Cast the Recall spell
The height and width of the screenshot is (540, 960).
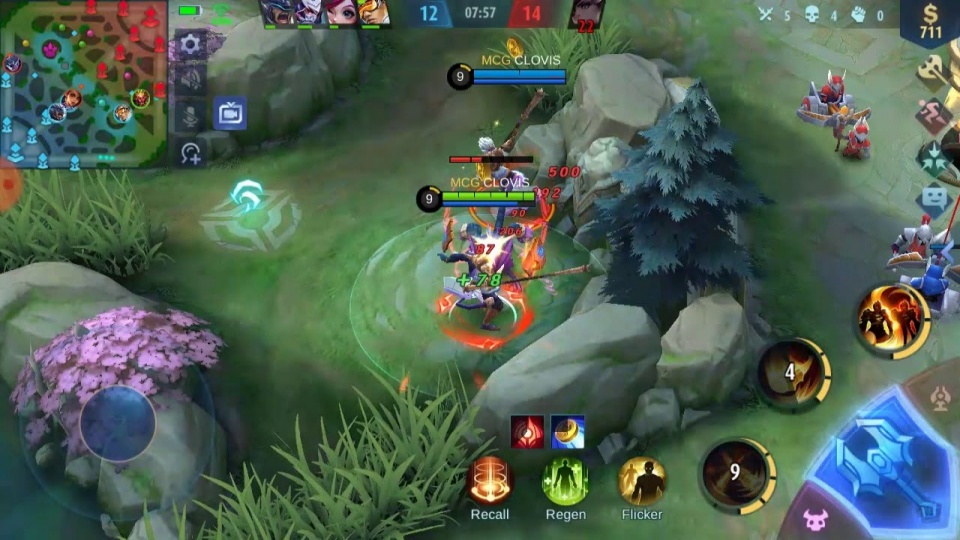490,481
